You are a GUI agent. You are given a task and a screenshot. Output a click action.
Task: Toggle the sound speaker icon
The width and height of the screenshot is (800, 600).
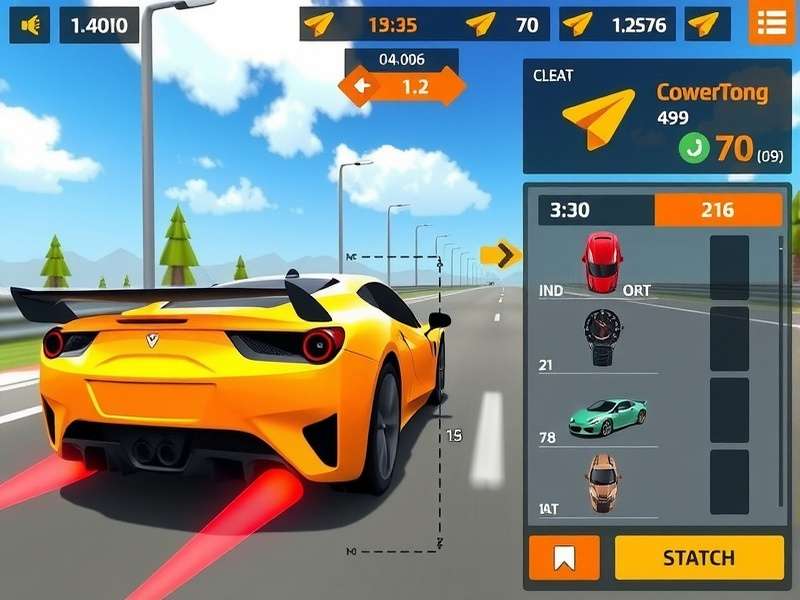point(29,25)
